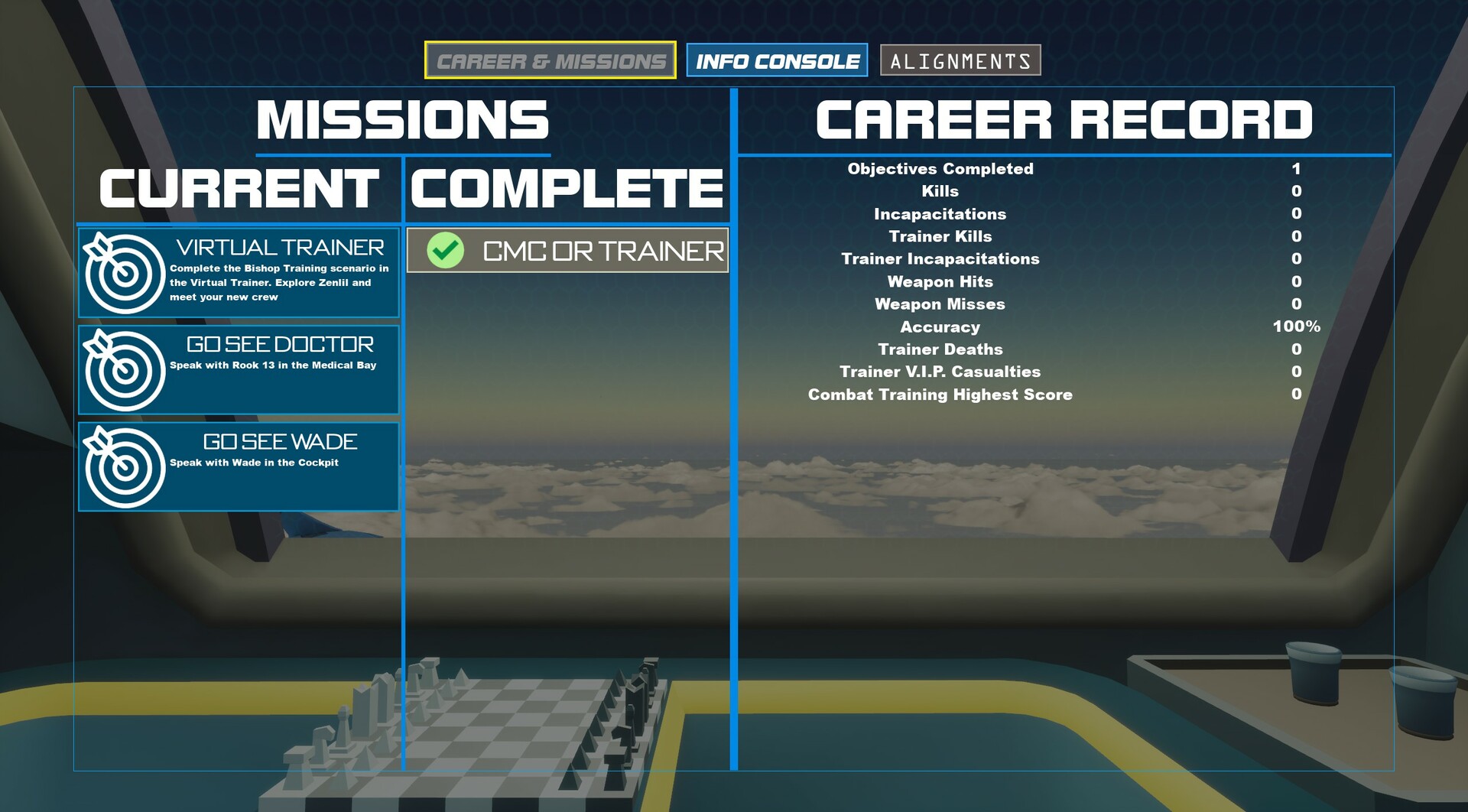Click the green checkmark on CMC OR TRAINER
1468x812 pixels.
click(x=445, y=250)
